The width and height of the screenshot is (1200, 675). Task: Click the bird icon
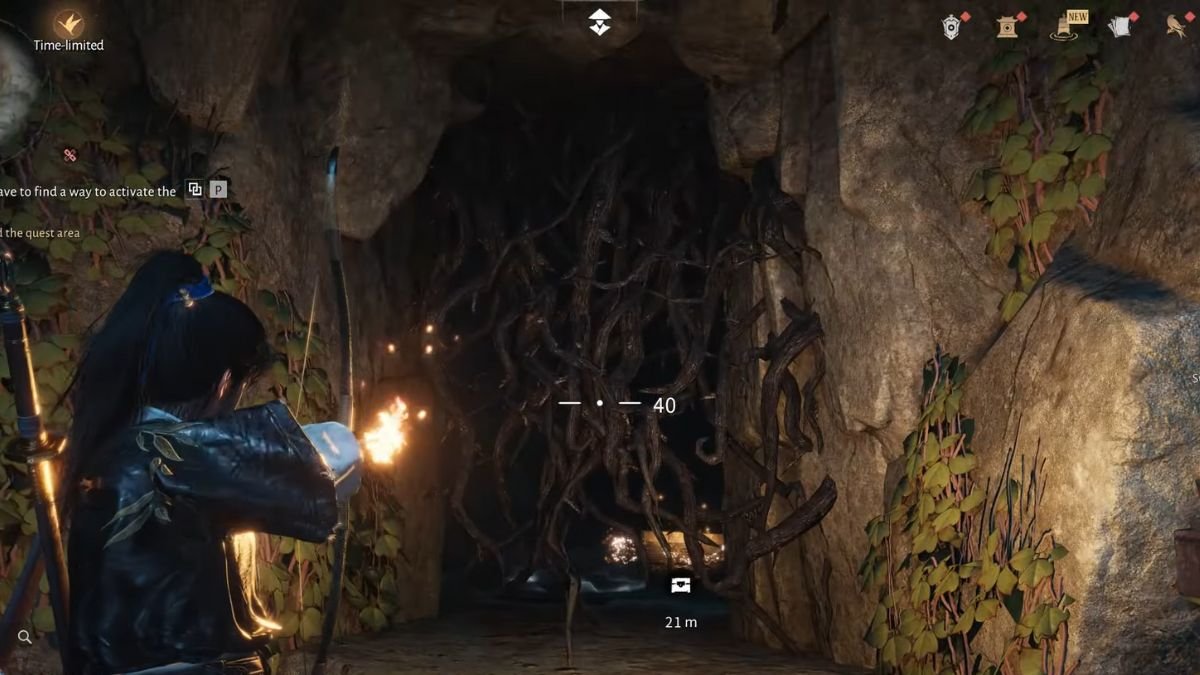[x=1177, y=27]
